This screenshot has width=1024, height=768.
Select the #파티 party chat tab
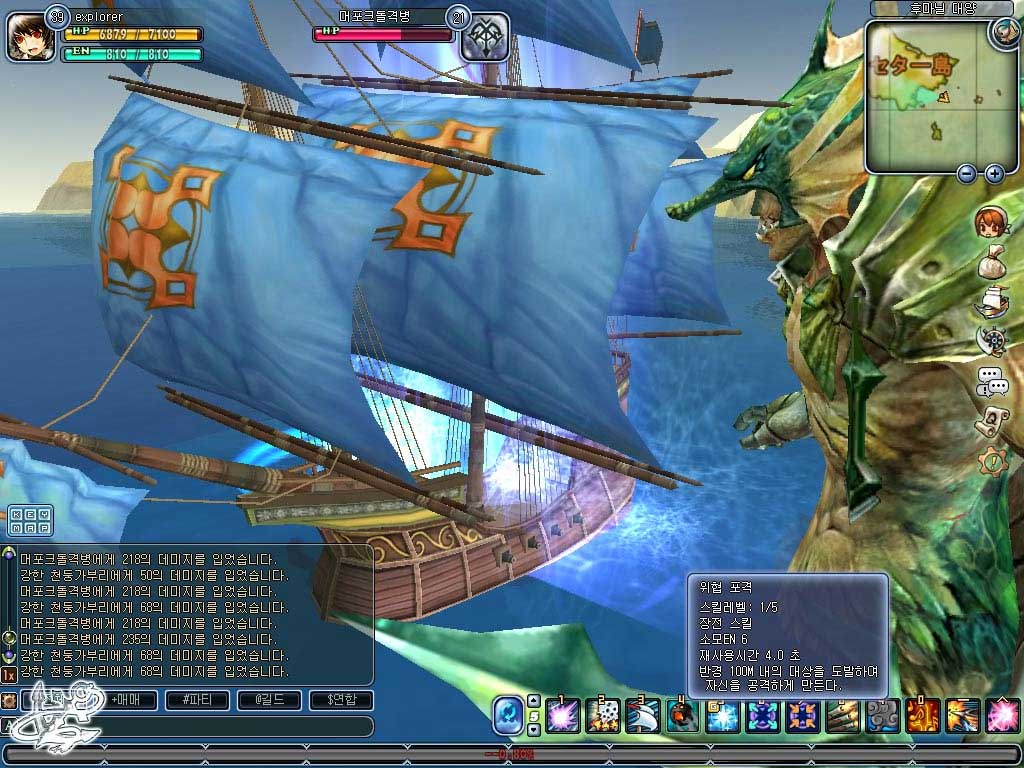(197, 701)
